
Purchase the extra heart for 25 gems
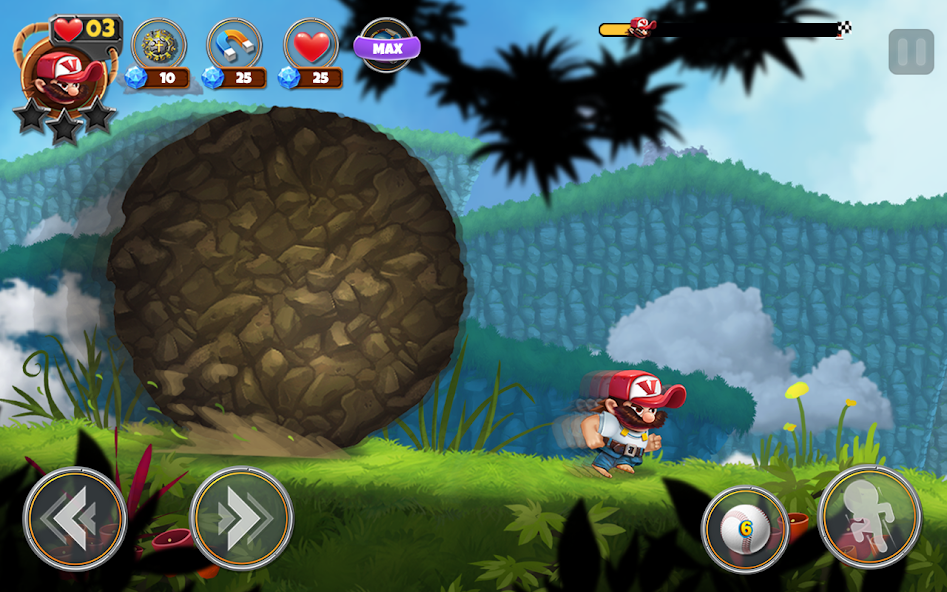click(311, 45)
